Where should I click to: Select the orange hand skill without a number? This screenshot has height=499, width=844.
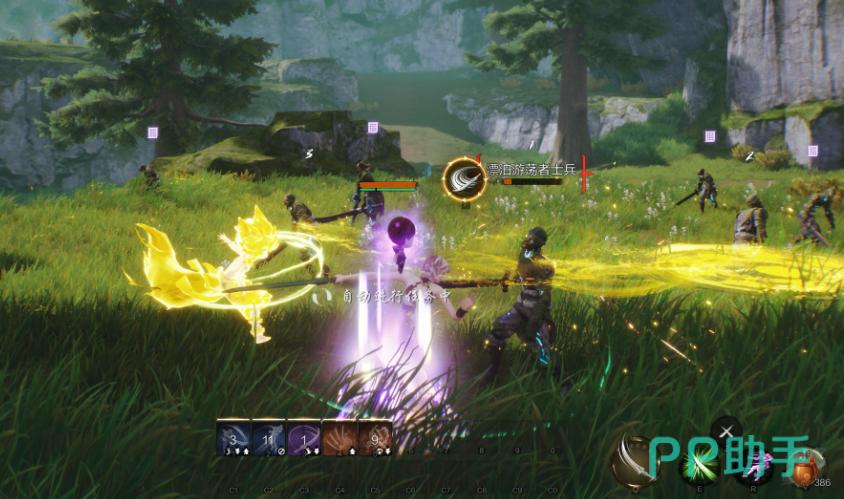pos(340,438)
